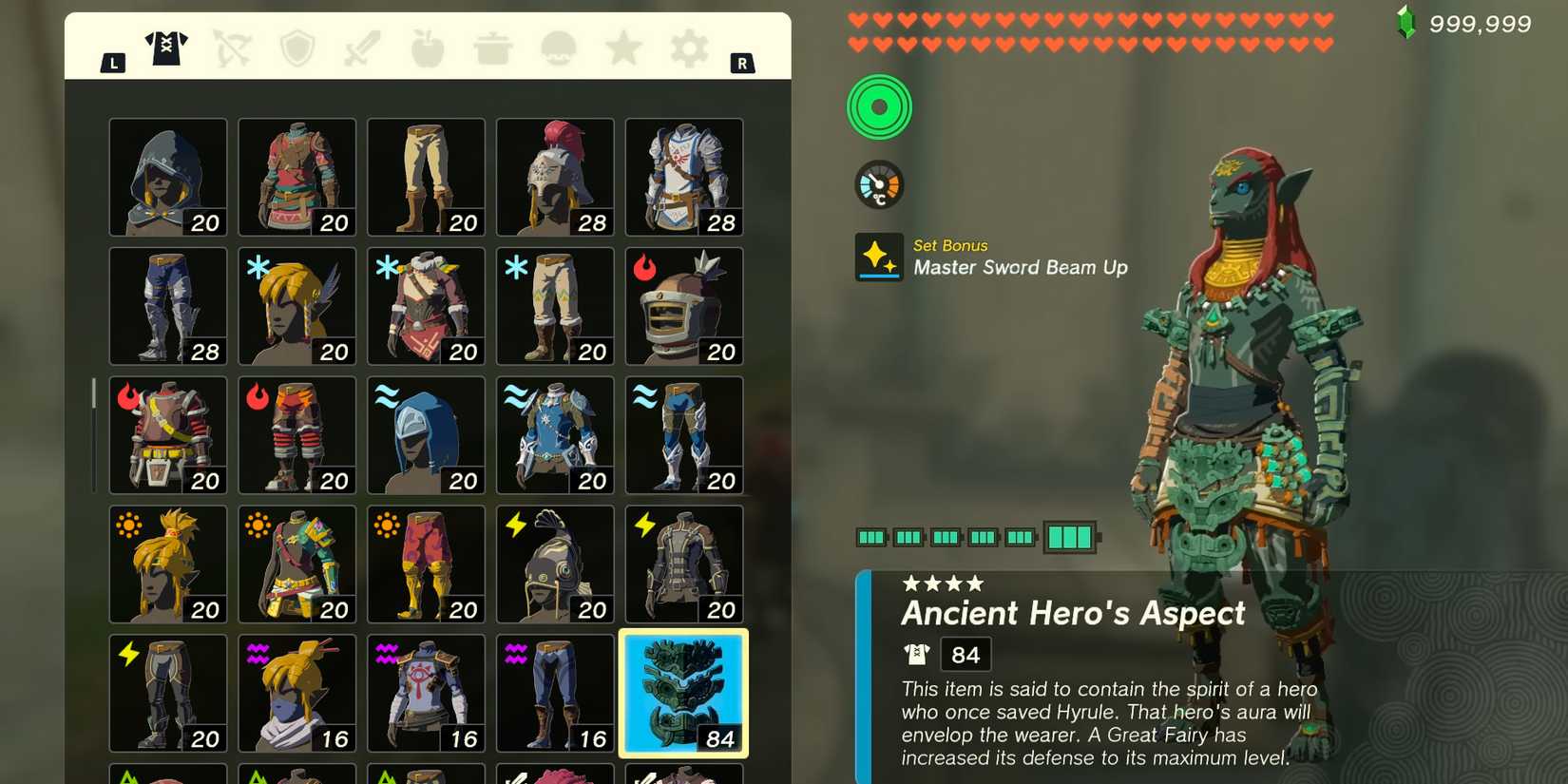The width and height of the screenshot is (1568, 784).
Task: Select the green stamina wheel icon
Action: [878, 106]
